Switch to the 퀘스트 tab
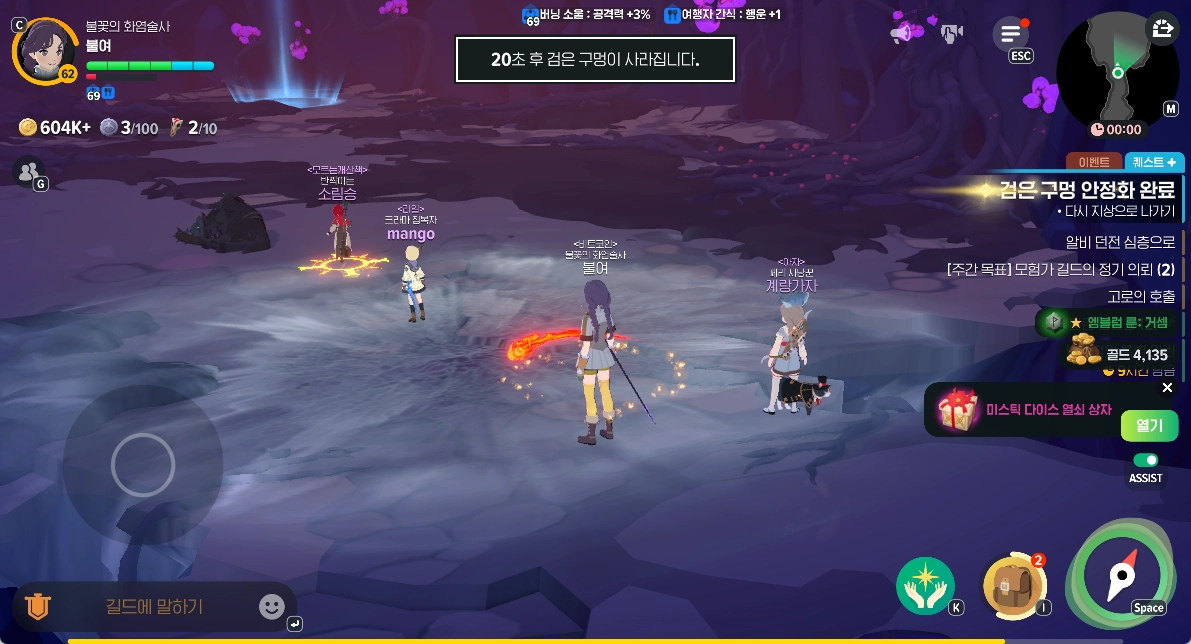Viewport: 1191px width, 644px height. (1154, 162)
